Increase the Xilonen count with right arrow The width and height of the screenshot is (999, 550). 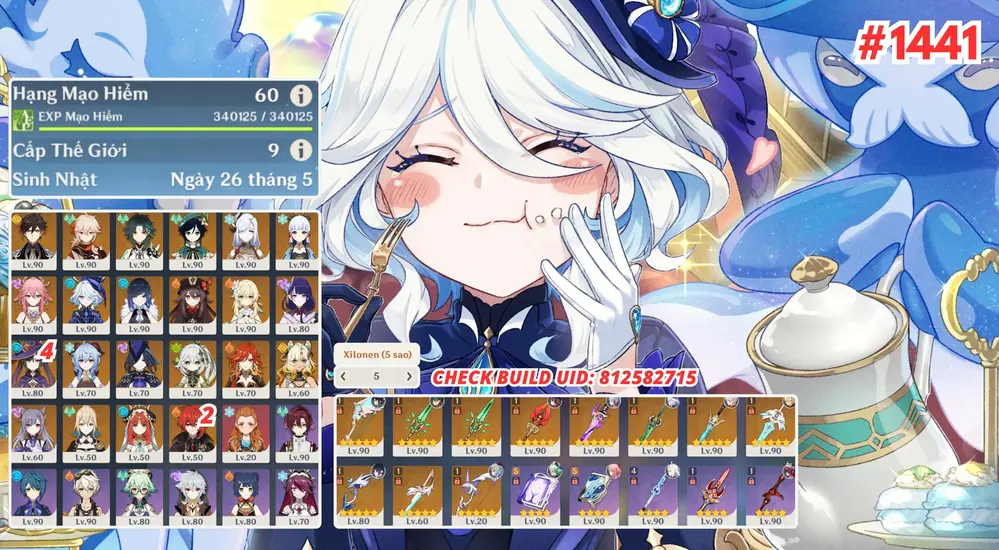[408, 376]
